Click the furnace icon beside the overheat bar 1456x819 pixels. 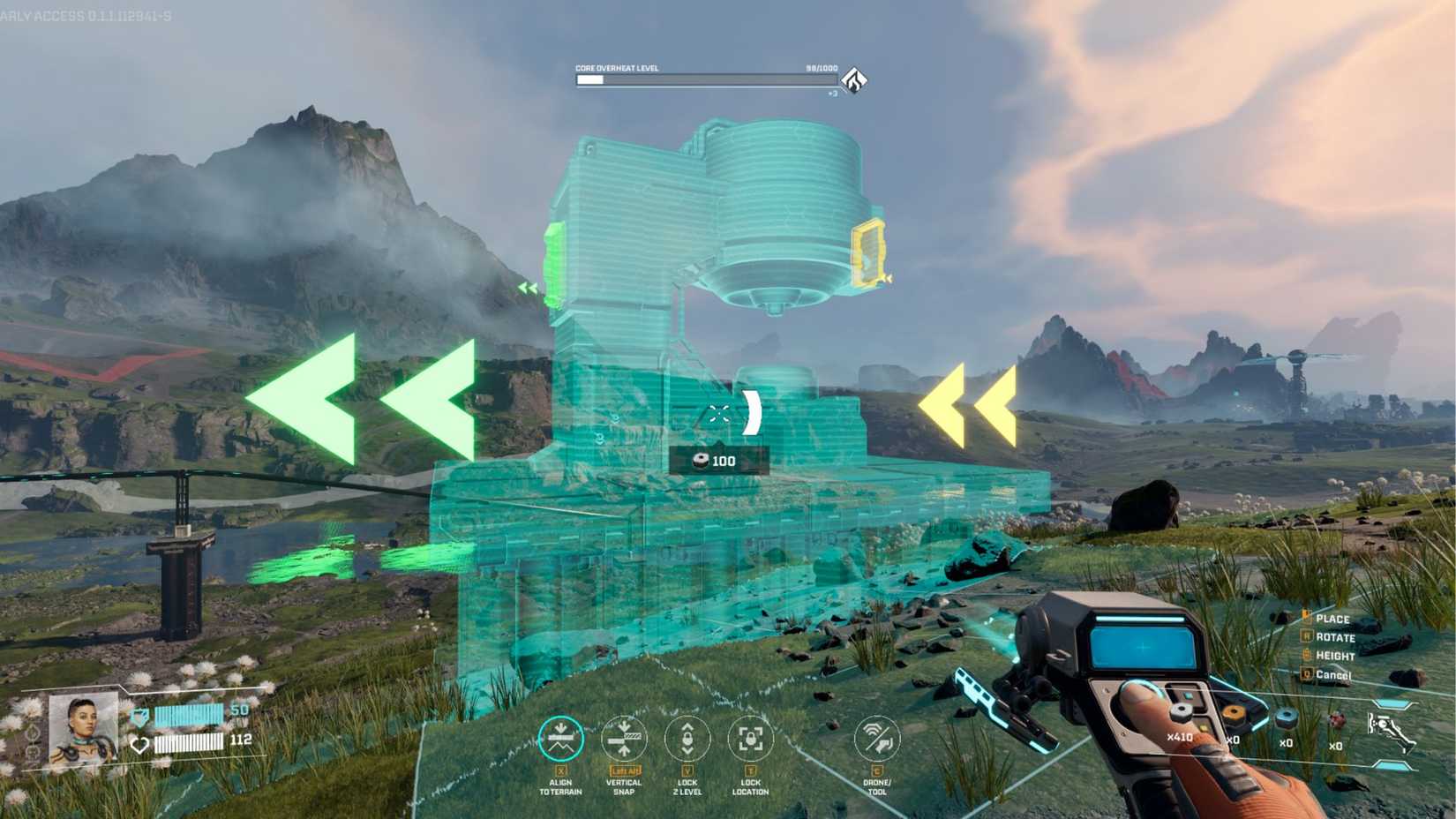pyautogui.click(x=852, y=79)
